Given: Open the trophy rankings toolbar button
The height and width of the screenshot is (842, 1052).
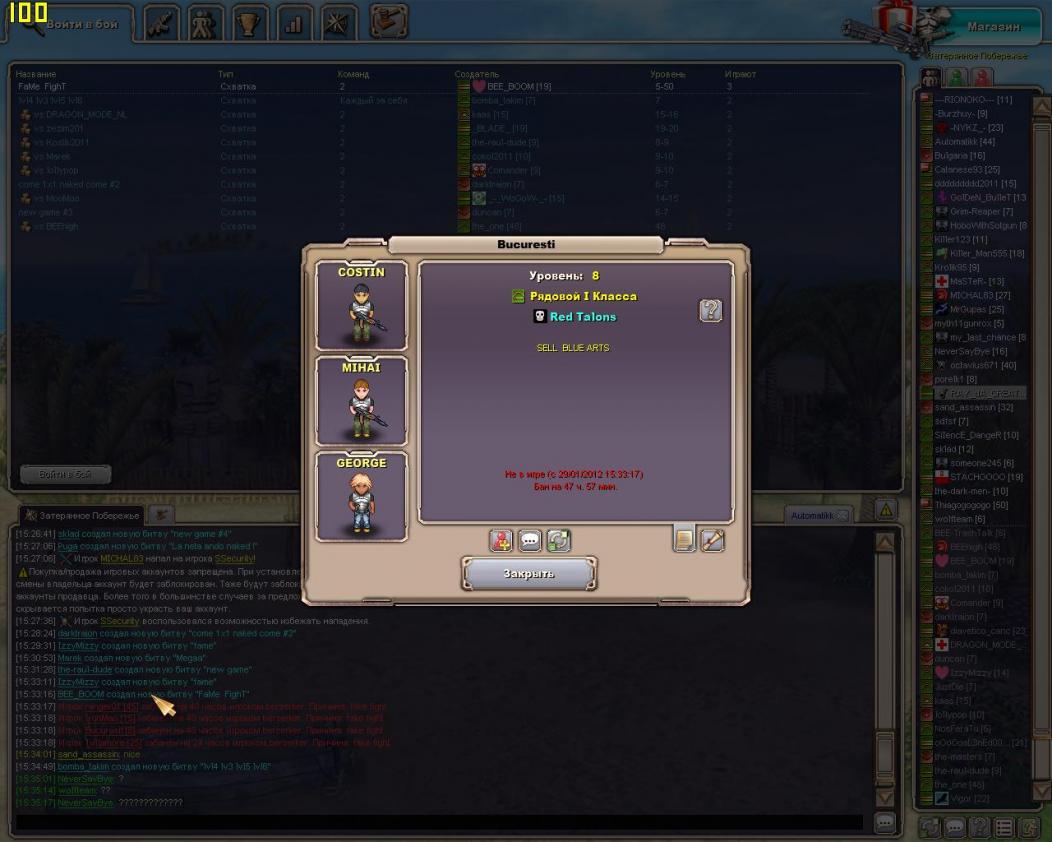Looking at the screenshot, I should tap(251, 22).
